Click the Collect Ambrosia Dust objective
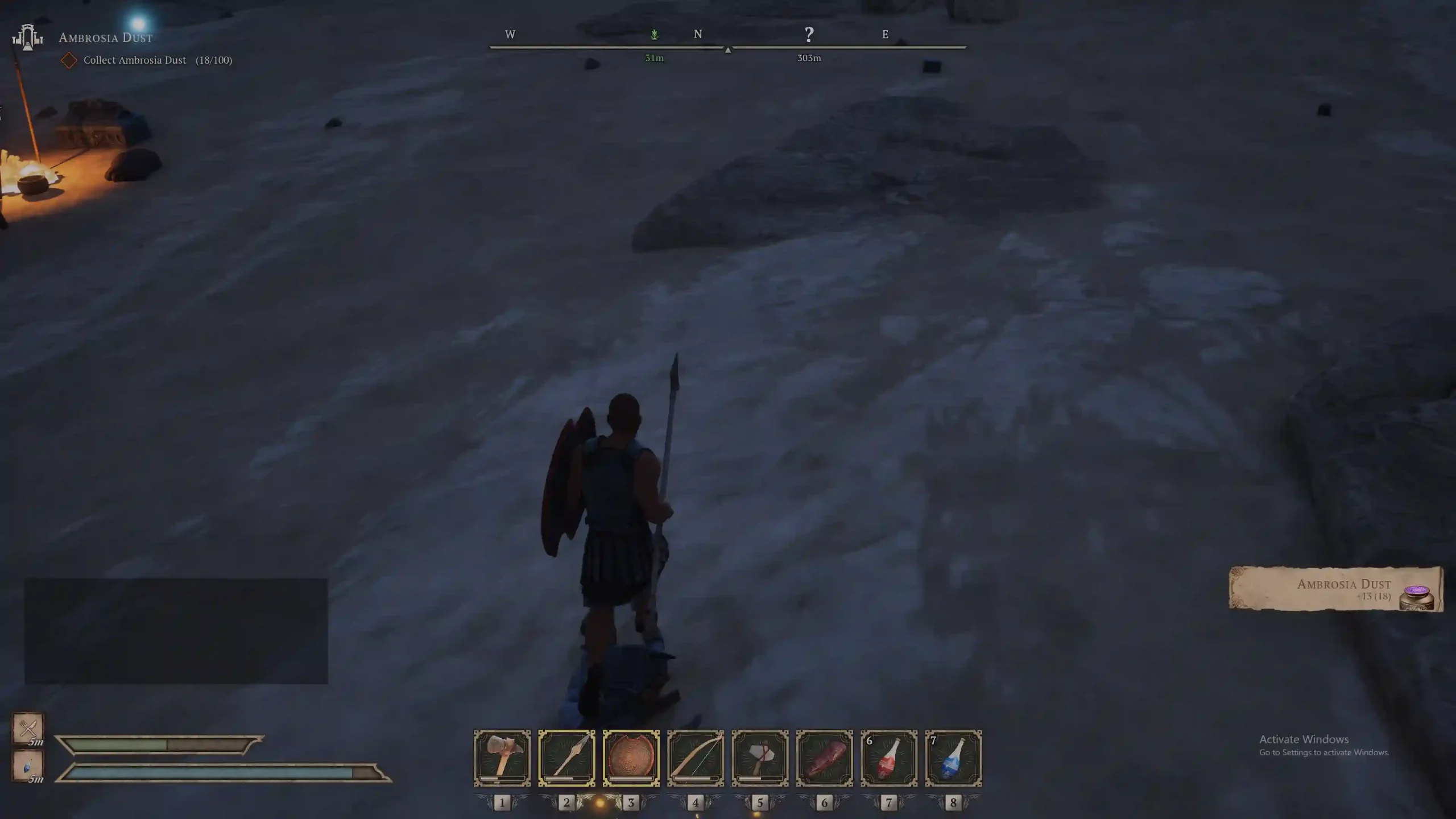1456x819 pixels. (135, 60)
